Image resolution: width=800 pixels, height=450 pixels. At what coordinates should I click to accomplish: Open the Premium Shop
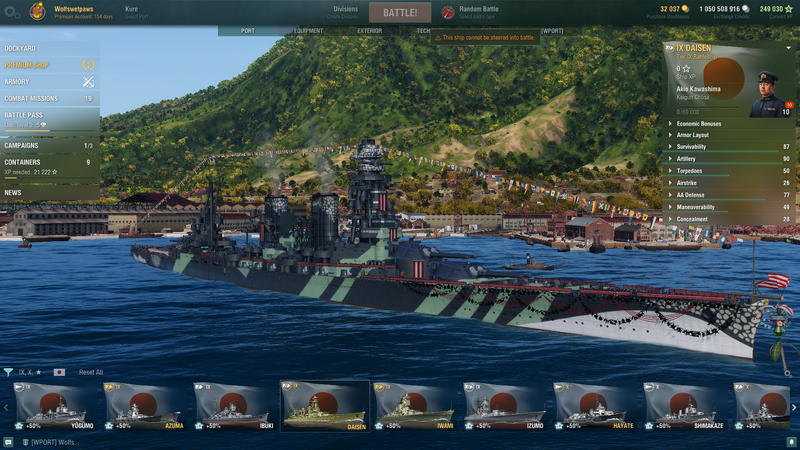[27, 65]
